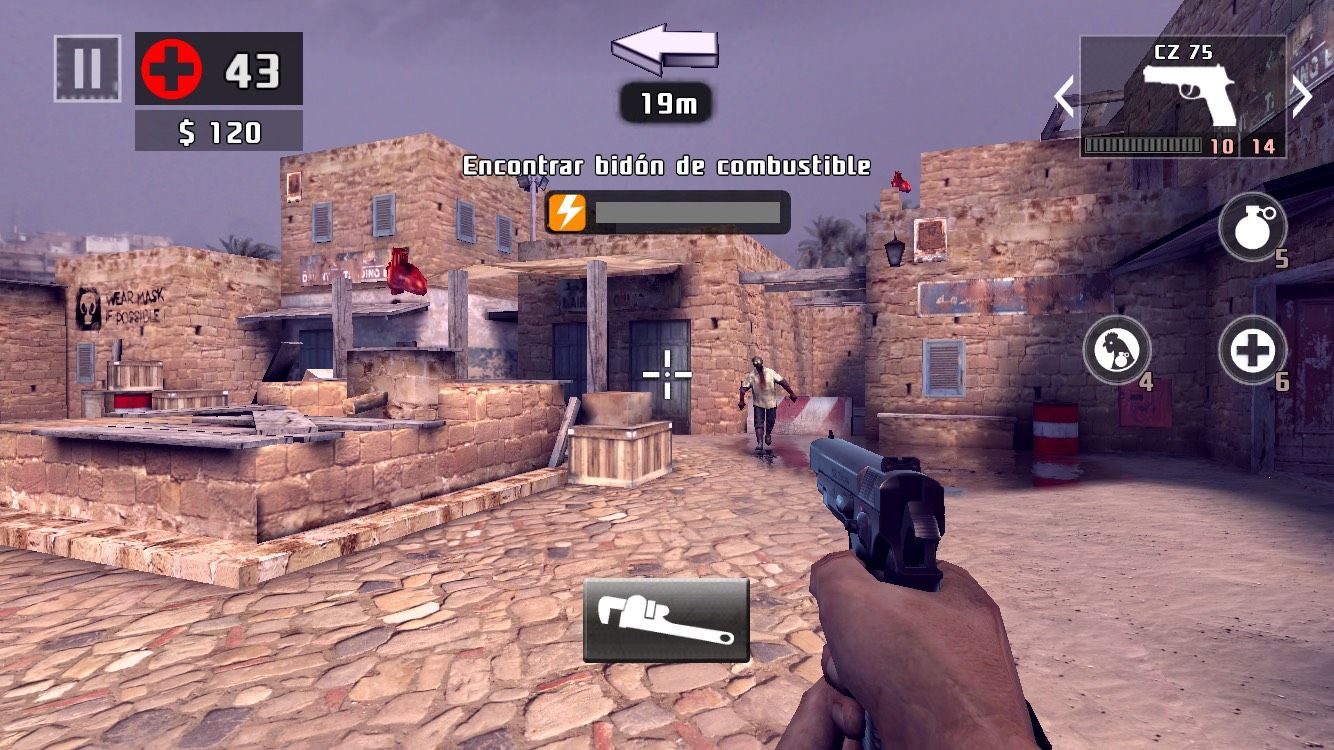Switch to the previous weapon
Image resolution: width=1334 pixels, height=750 pixels.
click(1064, 97)
